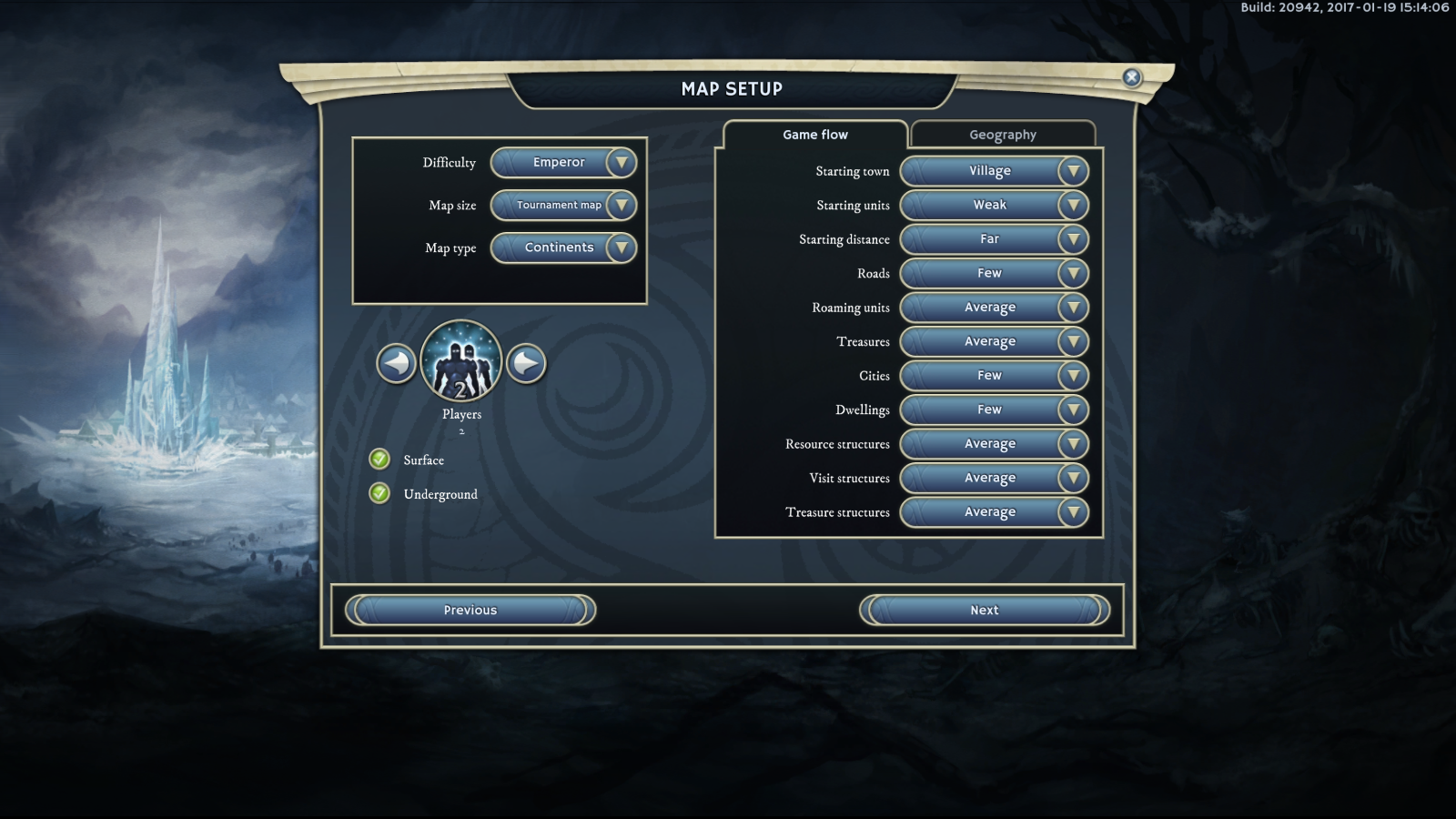Change the Cities amount dropdown
Screen dimensions: 1456x819
[994, 376]
